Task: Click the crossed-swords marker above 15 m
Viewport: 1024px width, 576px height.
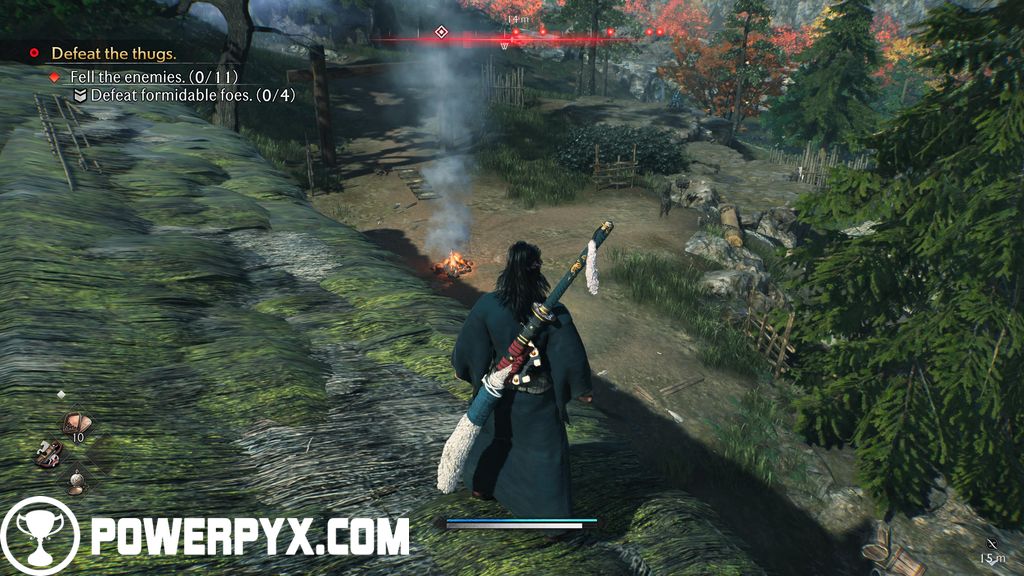Action: coord(992,541)
